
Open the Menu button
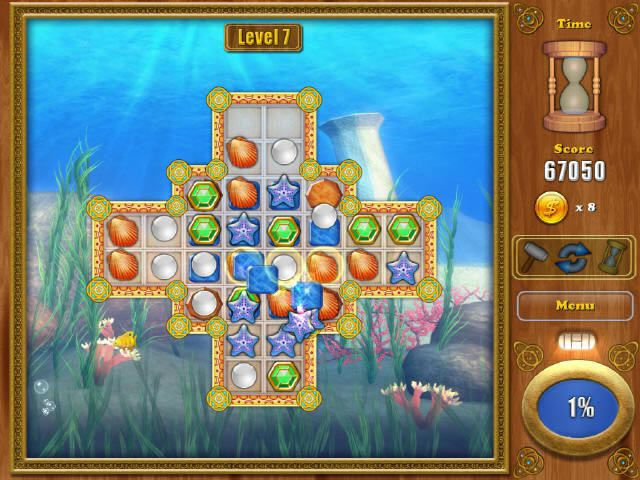pyautogui.click(x=574, y=305)
